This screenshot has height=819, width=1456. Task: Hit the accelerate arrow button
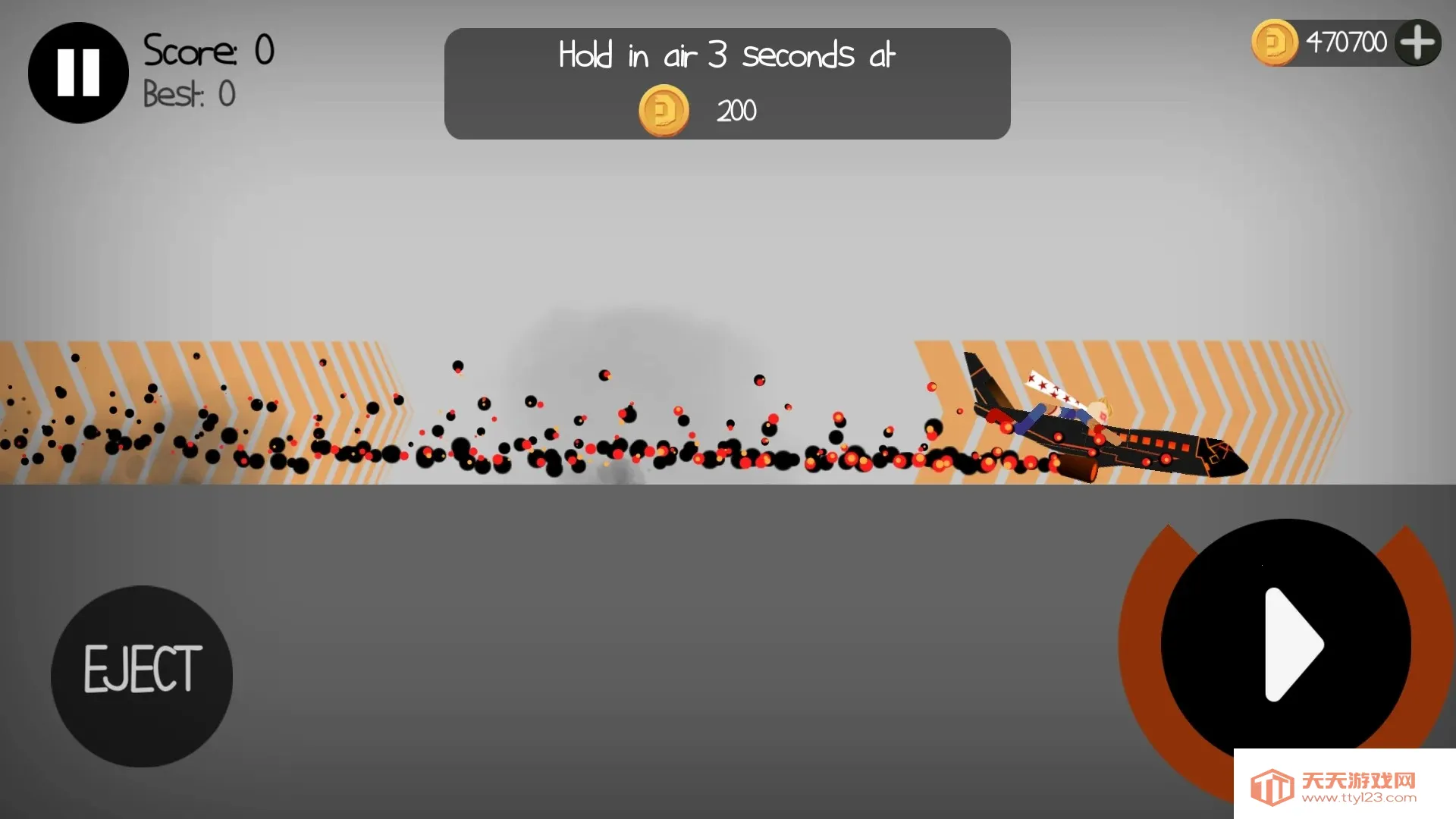coord(1285,644)
